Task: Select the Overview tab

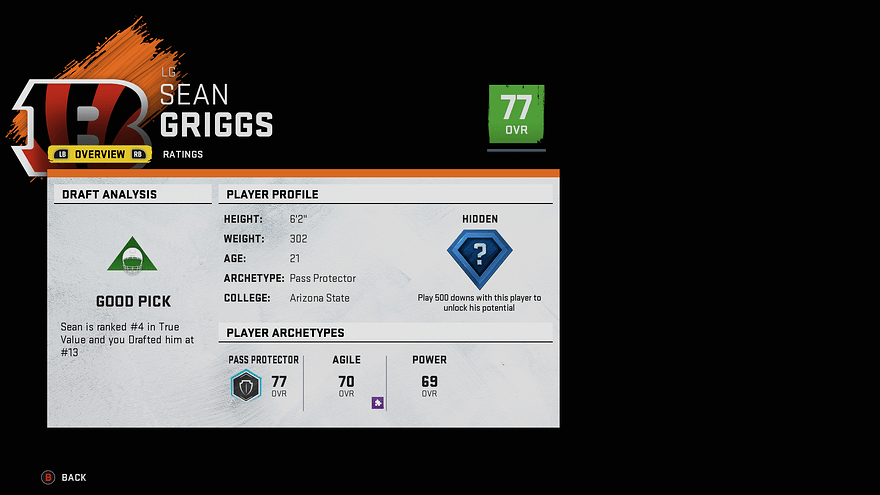Action: [x=100, y=154]
